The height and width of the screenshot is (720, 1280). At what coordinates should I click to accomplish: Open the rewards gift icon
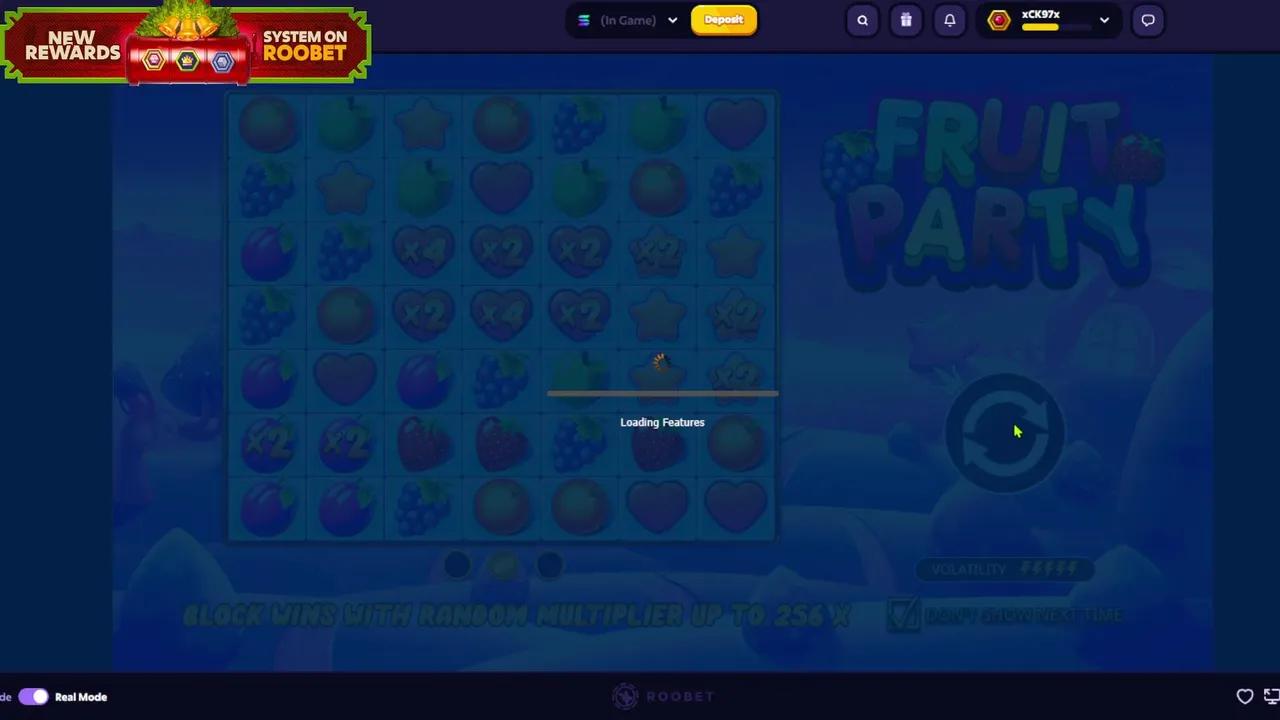point(906,20)
